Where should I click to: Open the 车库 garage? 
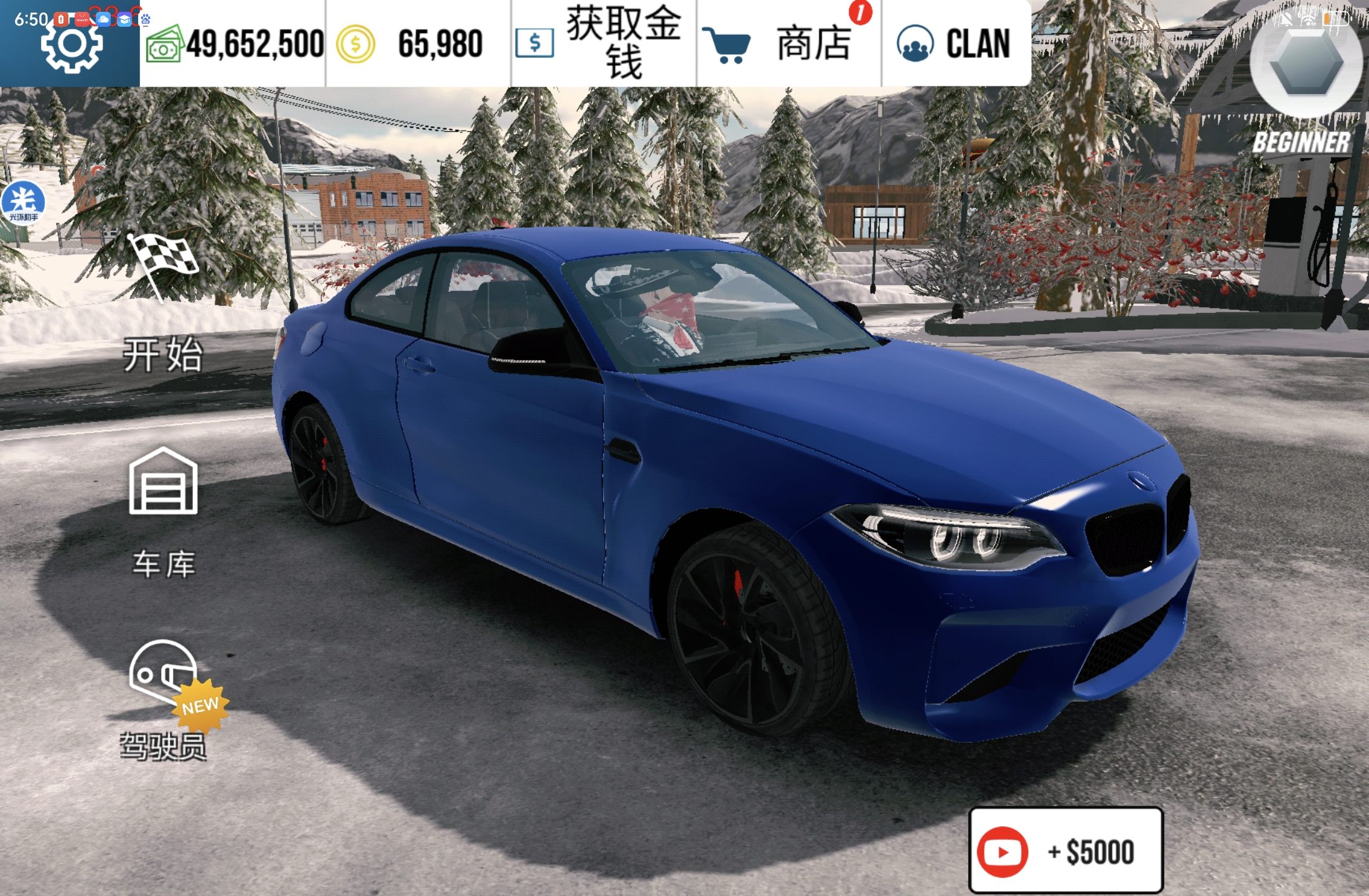(x=163, y=510)
